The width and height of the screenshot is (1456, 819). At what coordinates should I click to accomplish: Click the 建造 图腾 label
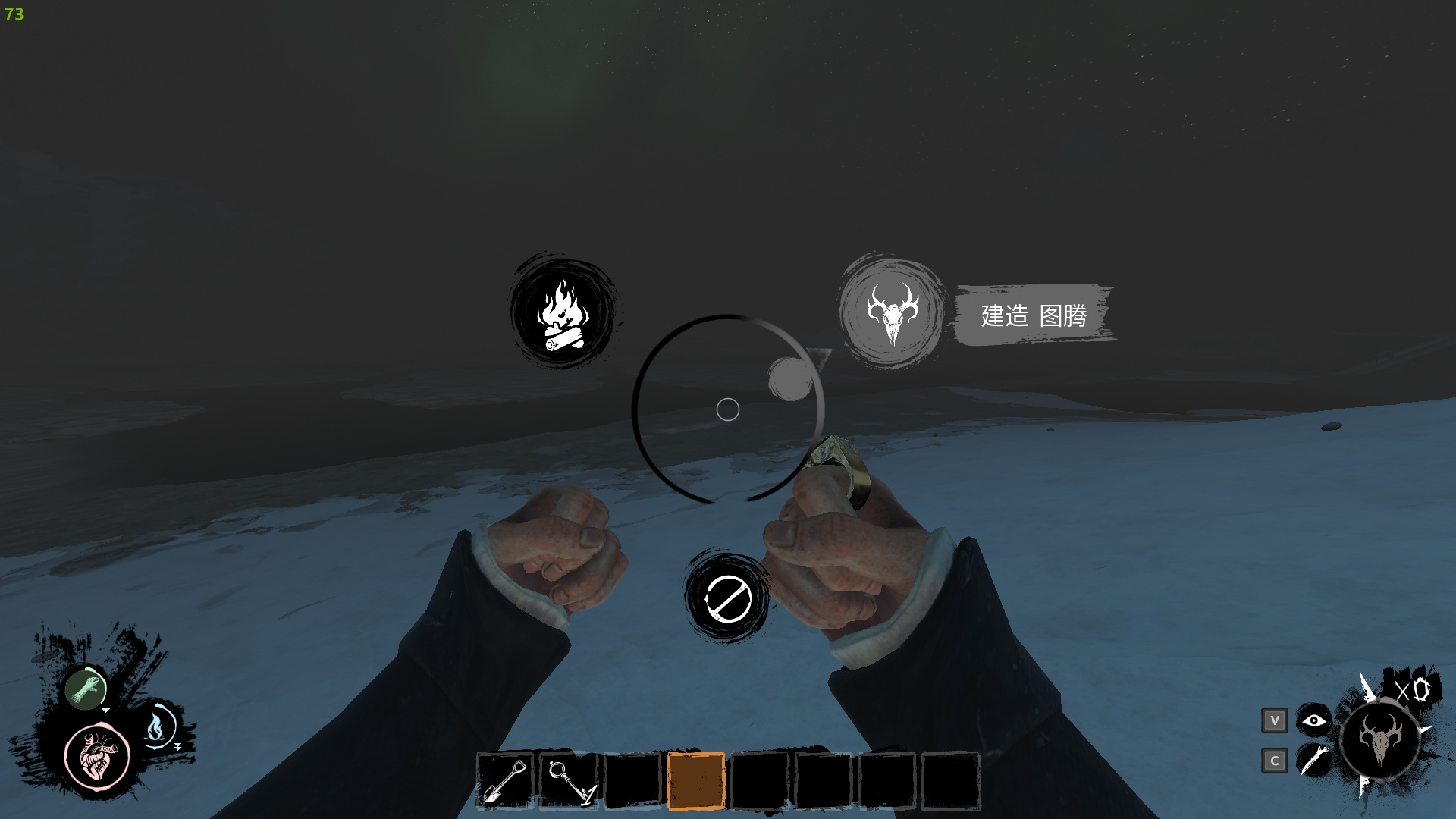tap(1034, 315)
